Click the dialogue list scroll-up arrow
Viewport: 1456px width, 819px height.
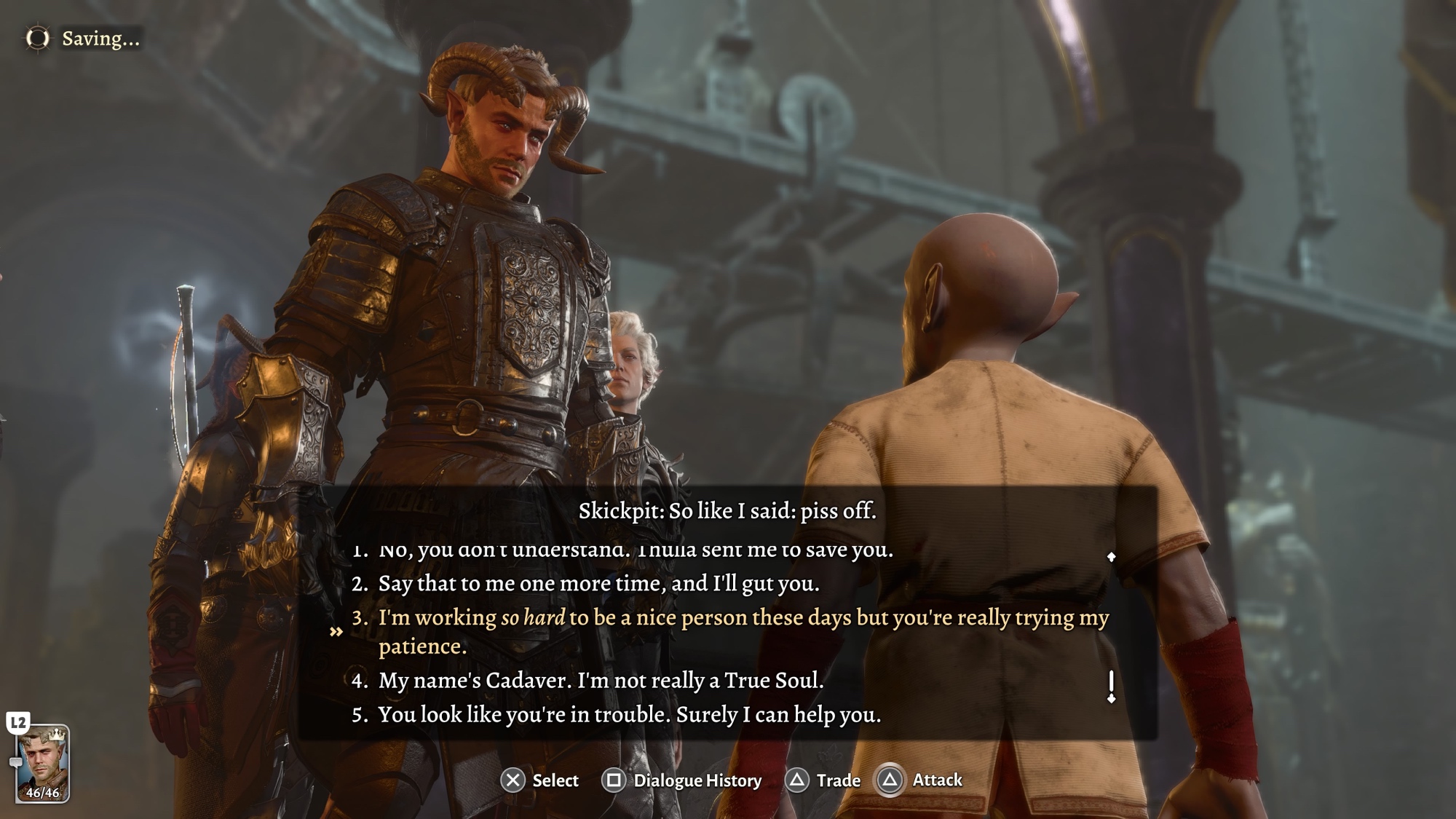(1111, 557)
